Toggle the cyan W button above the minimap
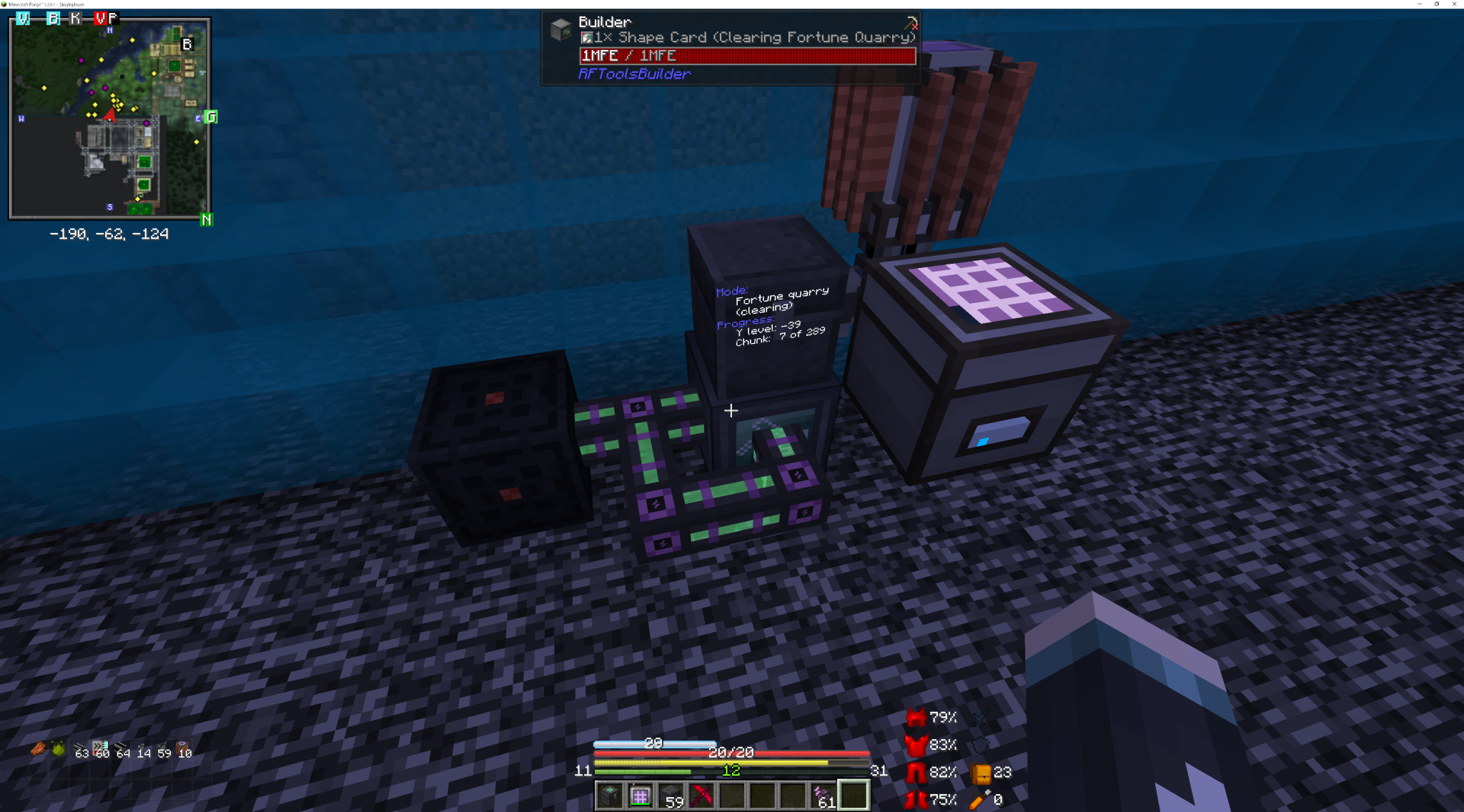 point(23,19)
